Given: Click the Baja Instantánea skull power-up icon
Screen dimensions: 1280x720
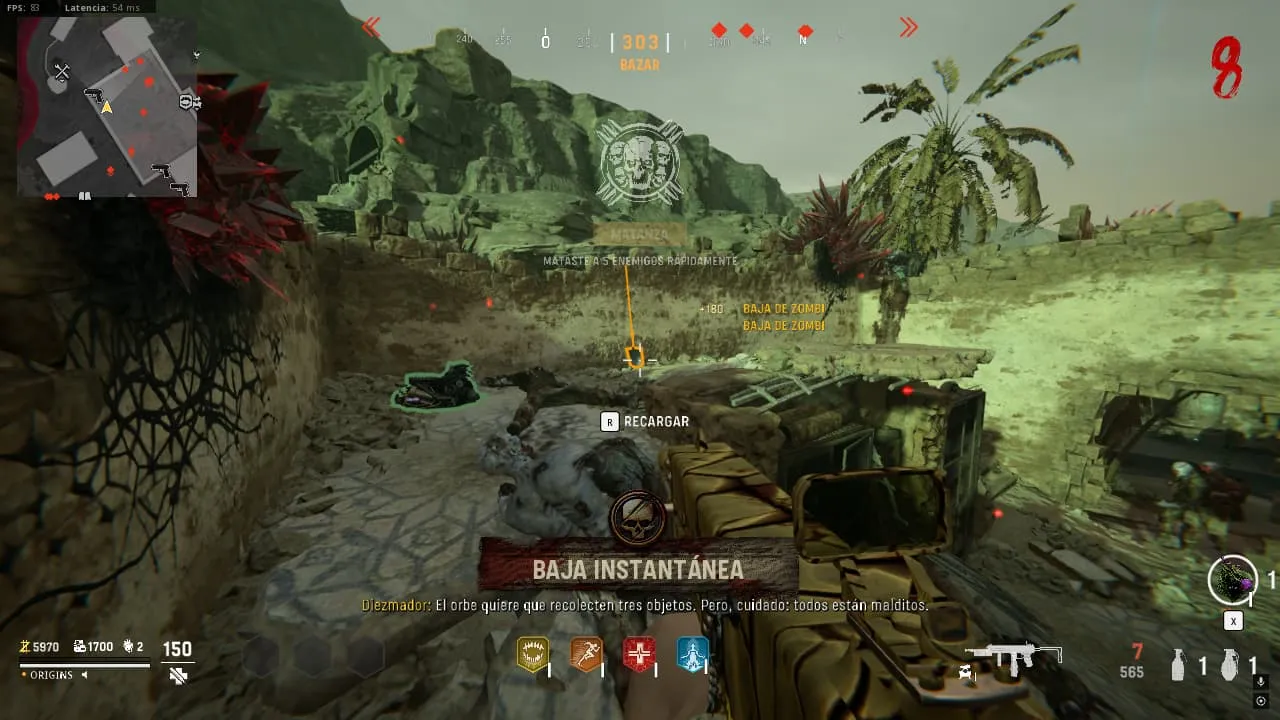Looking at the screenshot, I should pos(638,516).
